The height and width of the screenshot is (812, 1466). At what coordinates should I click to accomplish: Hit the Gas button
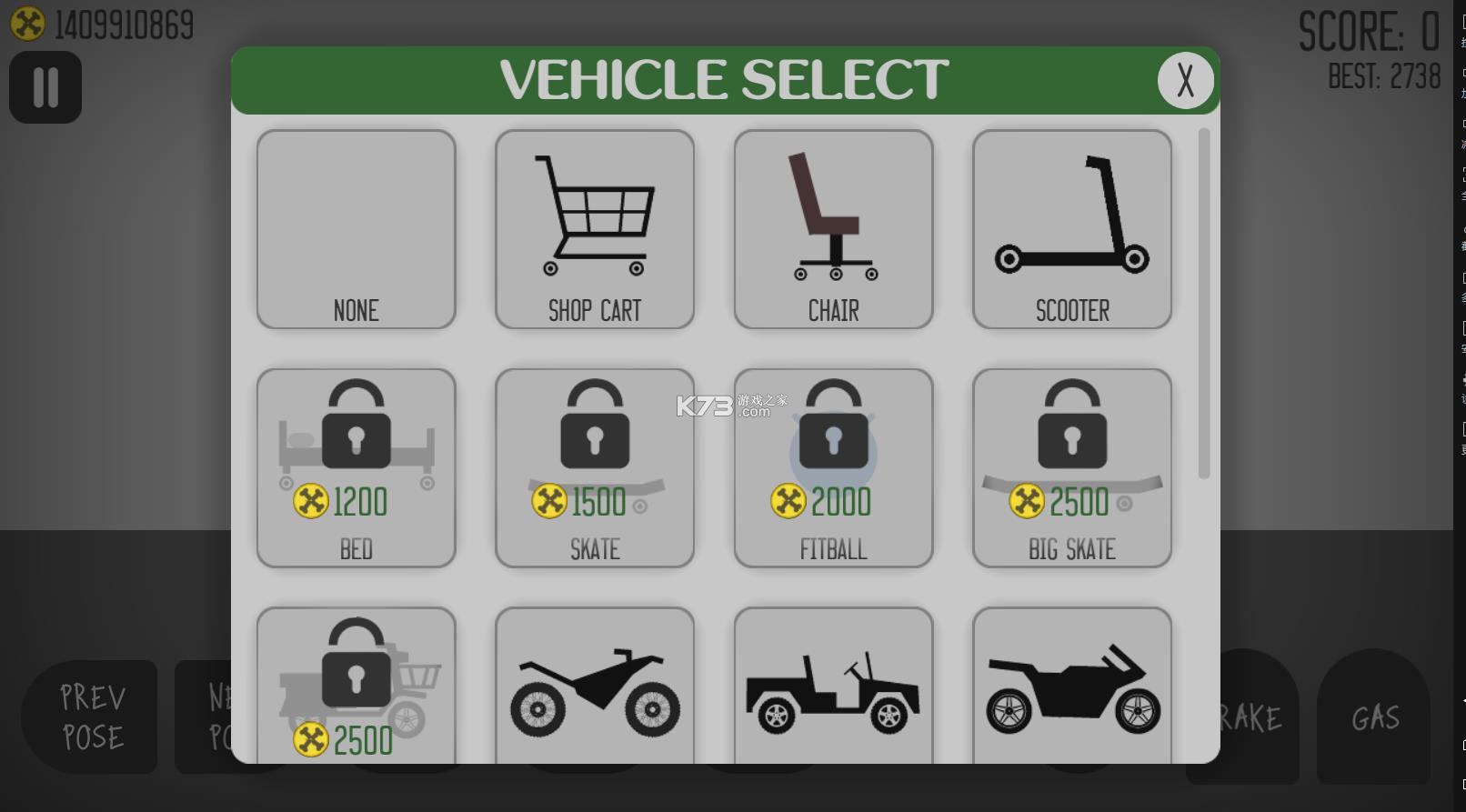tap(1374, 717)
